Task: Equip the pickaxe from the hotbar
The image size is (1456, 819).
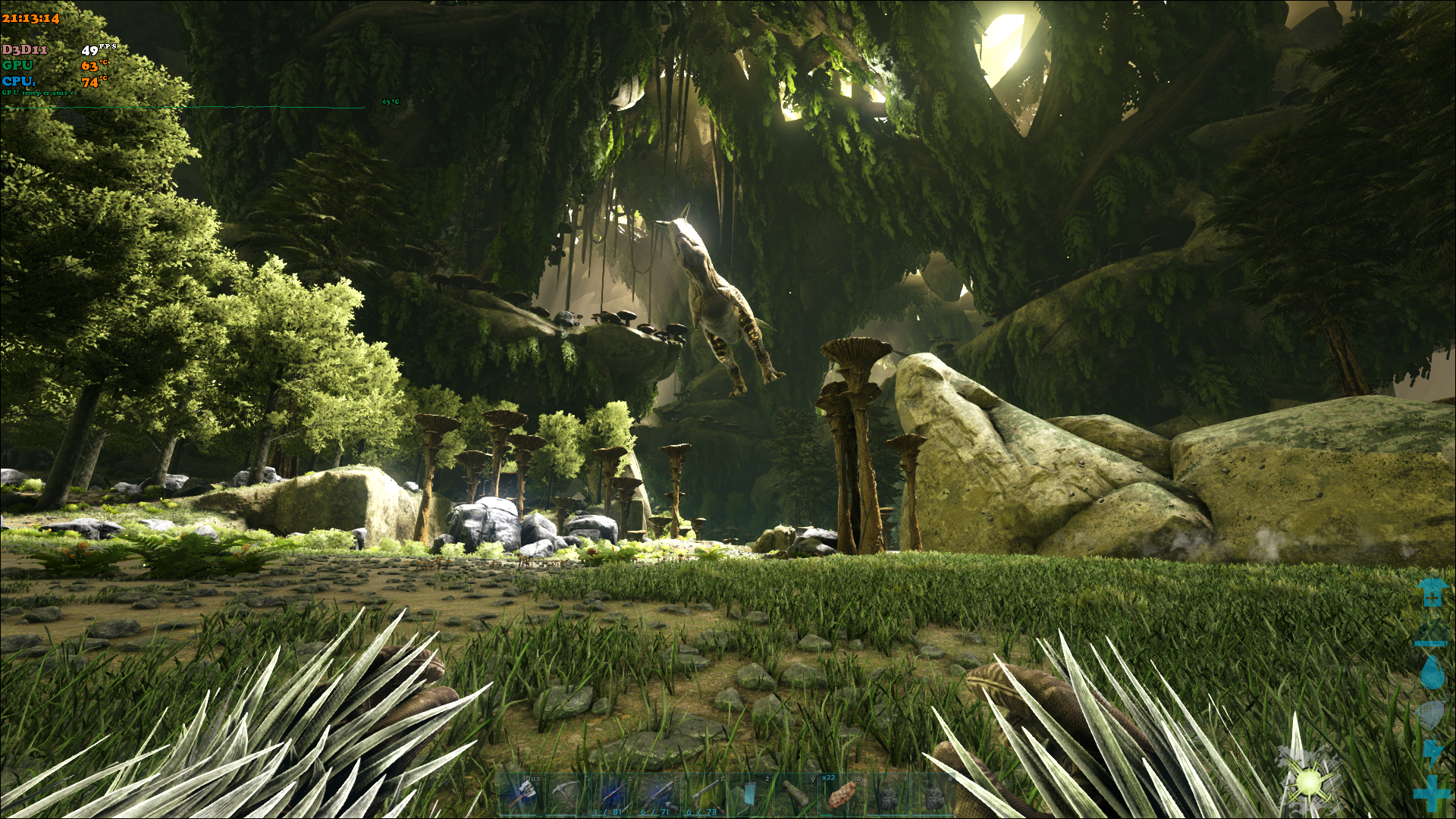Action: (566, 794)
